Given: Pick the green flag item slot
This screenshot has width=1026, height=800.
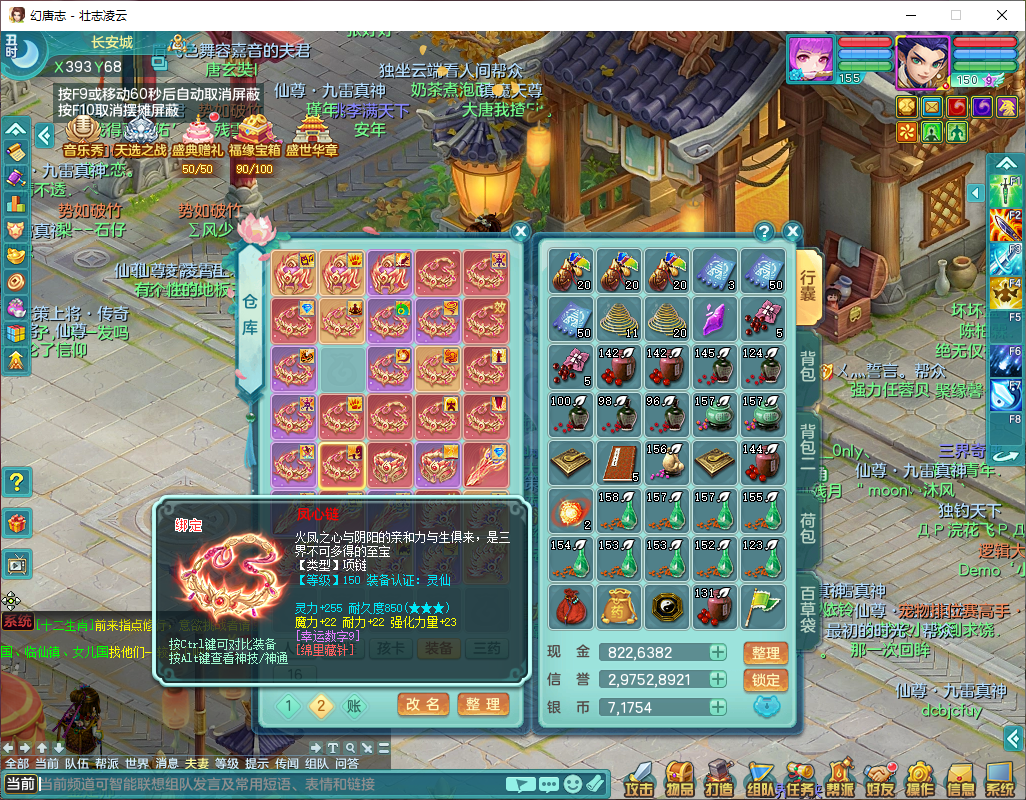Looking at the screenshot, I should pyautogui.click(x=763, y=607).
